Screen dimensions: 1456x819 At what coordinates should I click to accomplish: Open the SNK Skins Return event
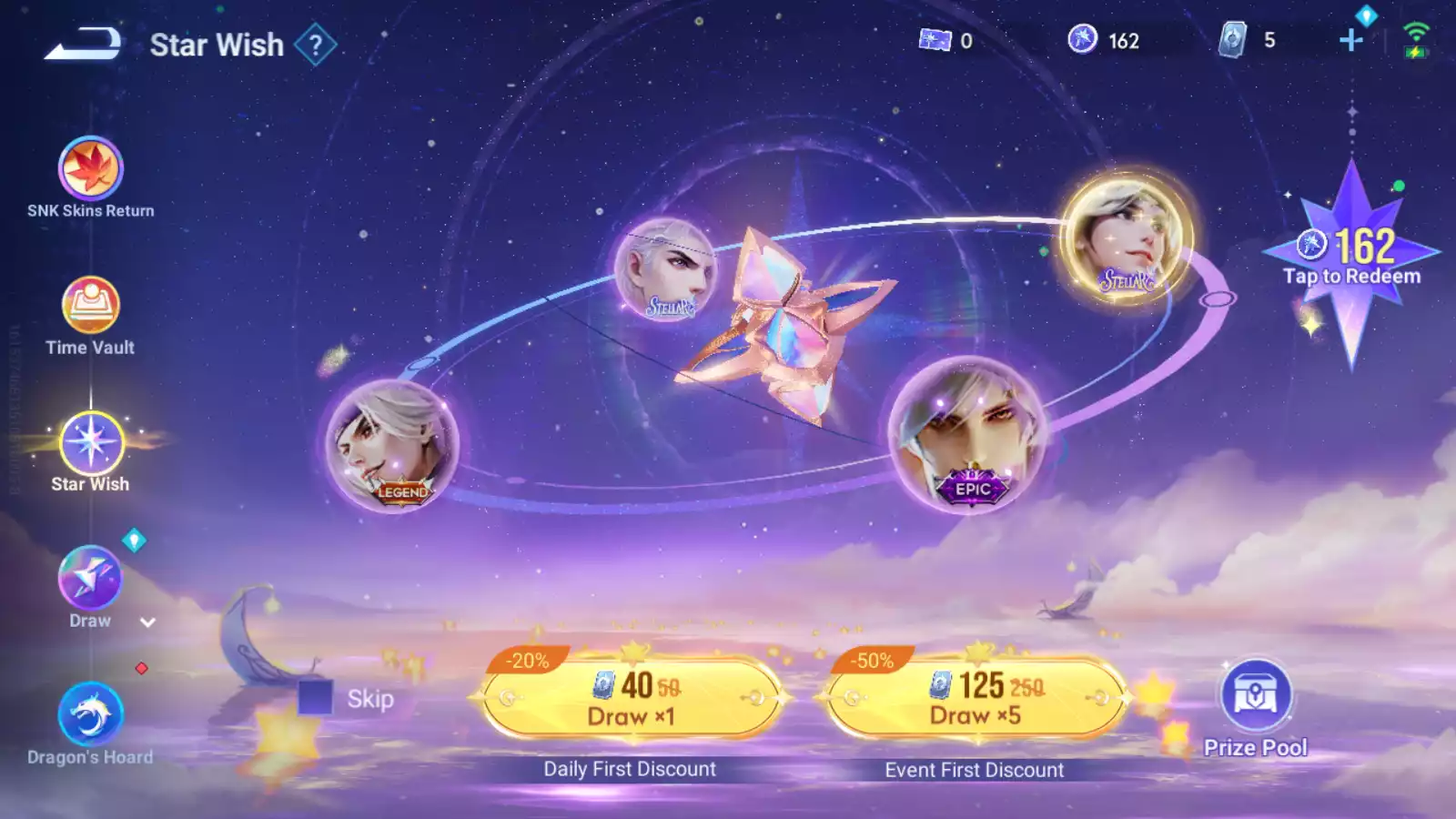pos(90,170)
